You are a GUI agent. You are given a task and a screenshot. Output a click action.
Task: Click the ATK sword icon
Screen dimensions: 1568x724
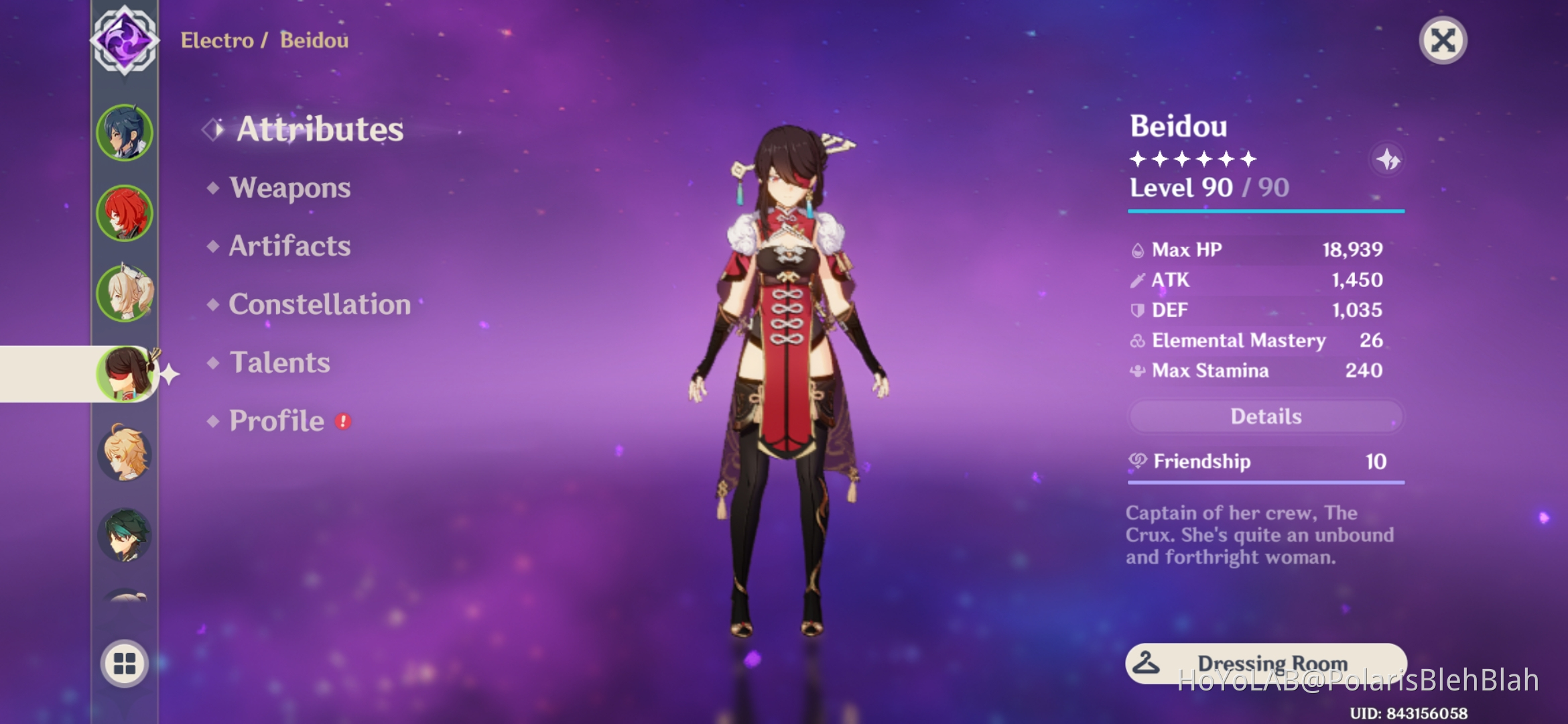[x=1138, y=280]
